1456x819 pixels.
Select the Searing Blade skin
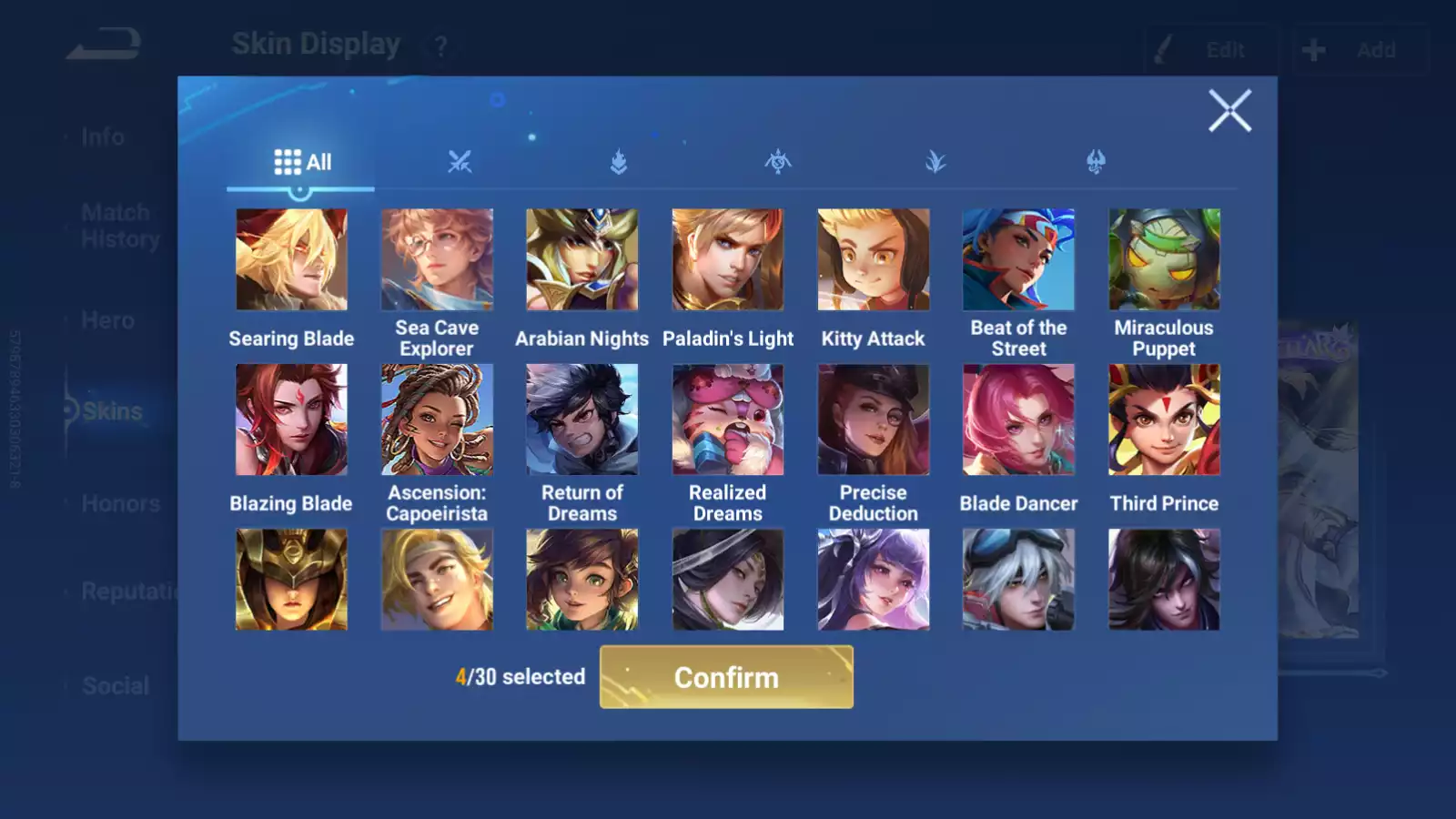coord(291,260)
